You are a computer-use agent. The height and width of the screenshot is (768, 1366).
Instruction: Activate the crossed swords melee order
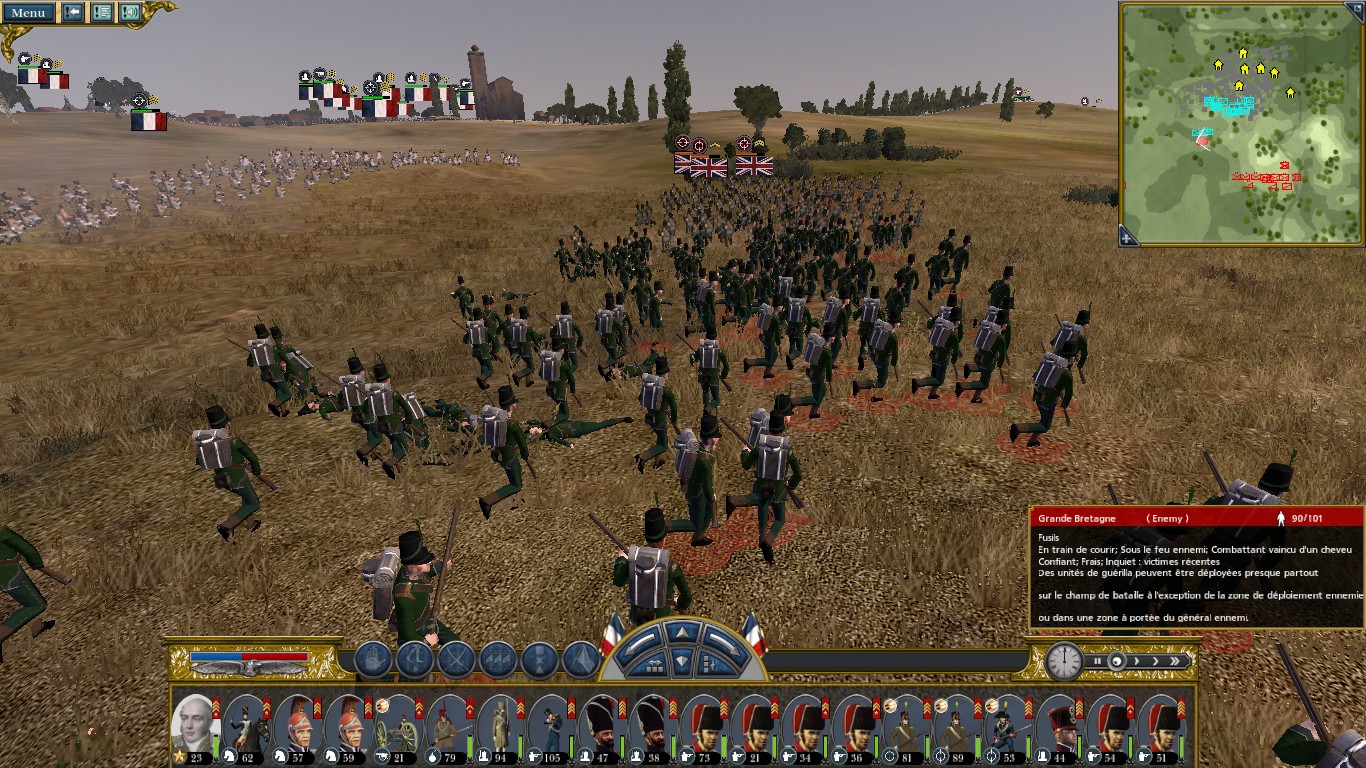(x=456, y=660)
